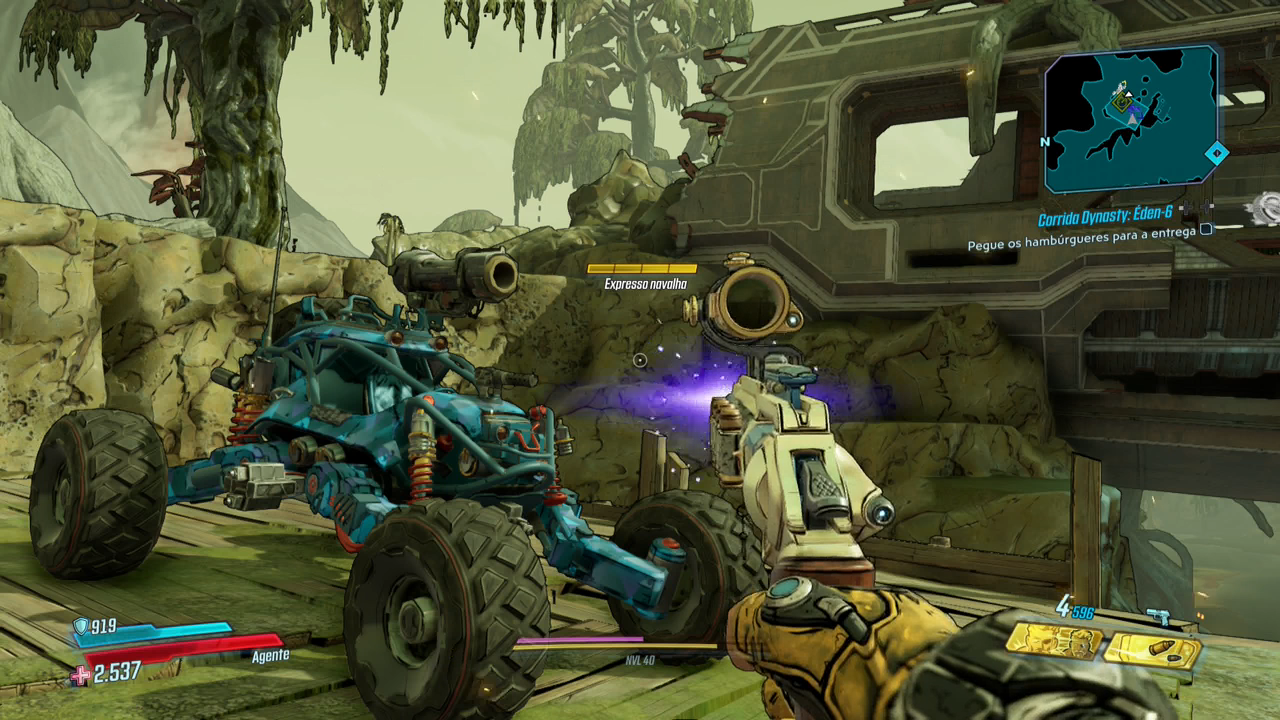The width and height of the screenshot is (1280, 720).
Task: Click the pink health cross icon
Action: [80, 676]
